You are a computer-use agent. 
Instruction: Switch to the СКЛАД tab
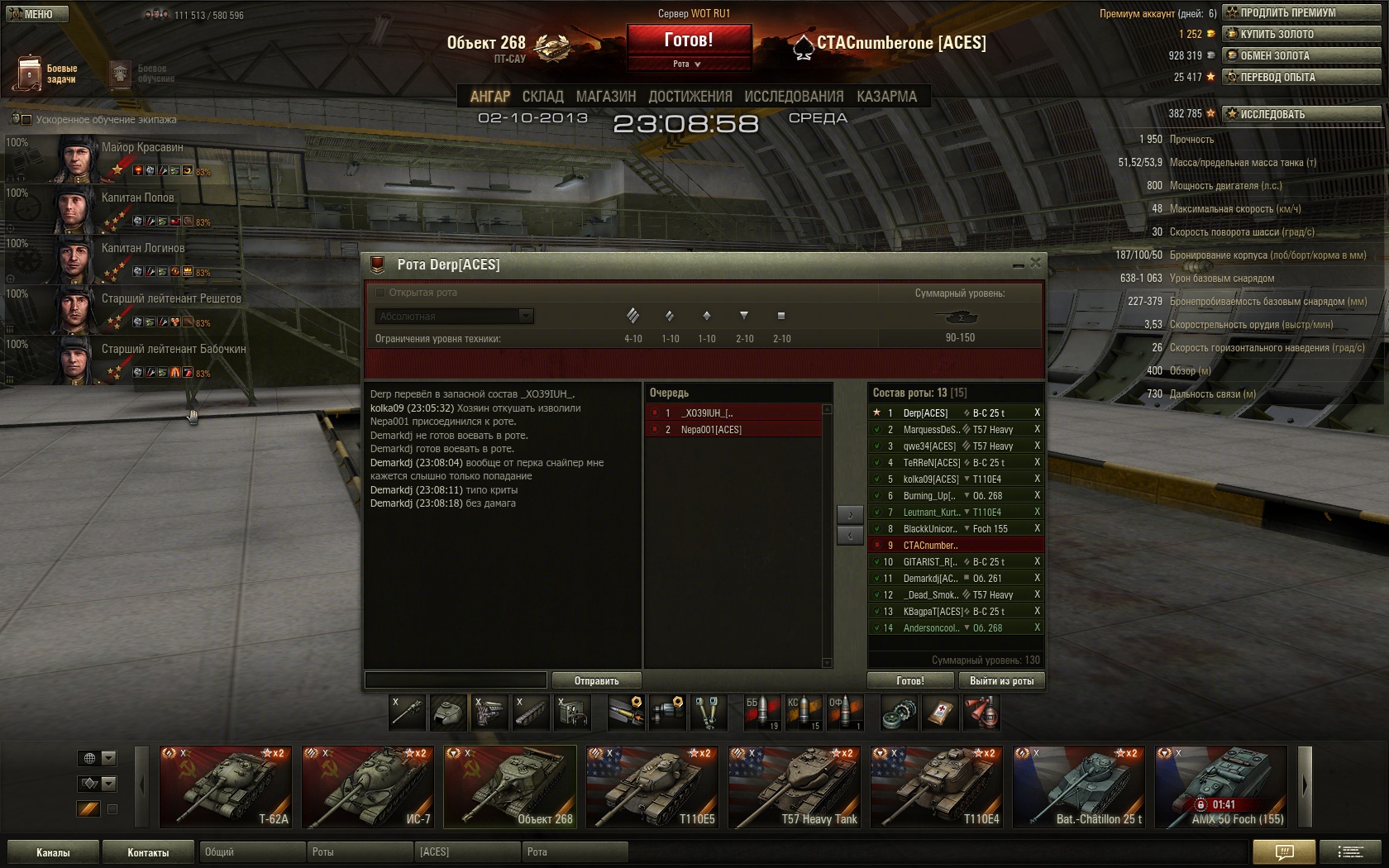point(542,97)
